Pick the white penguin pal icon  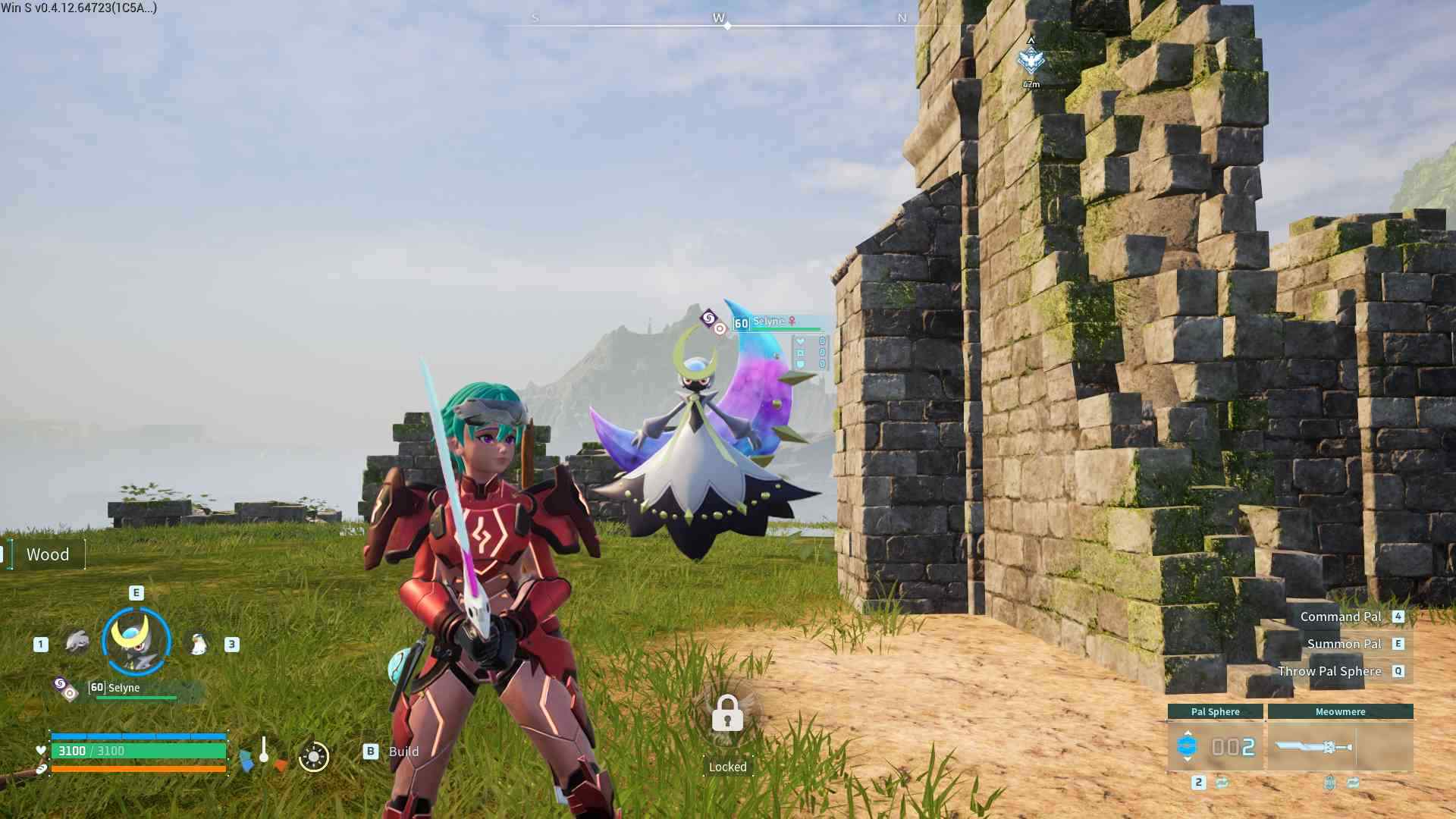pos(198,644)
